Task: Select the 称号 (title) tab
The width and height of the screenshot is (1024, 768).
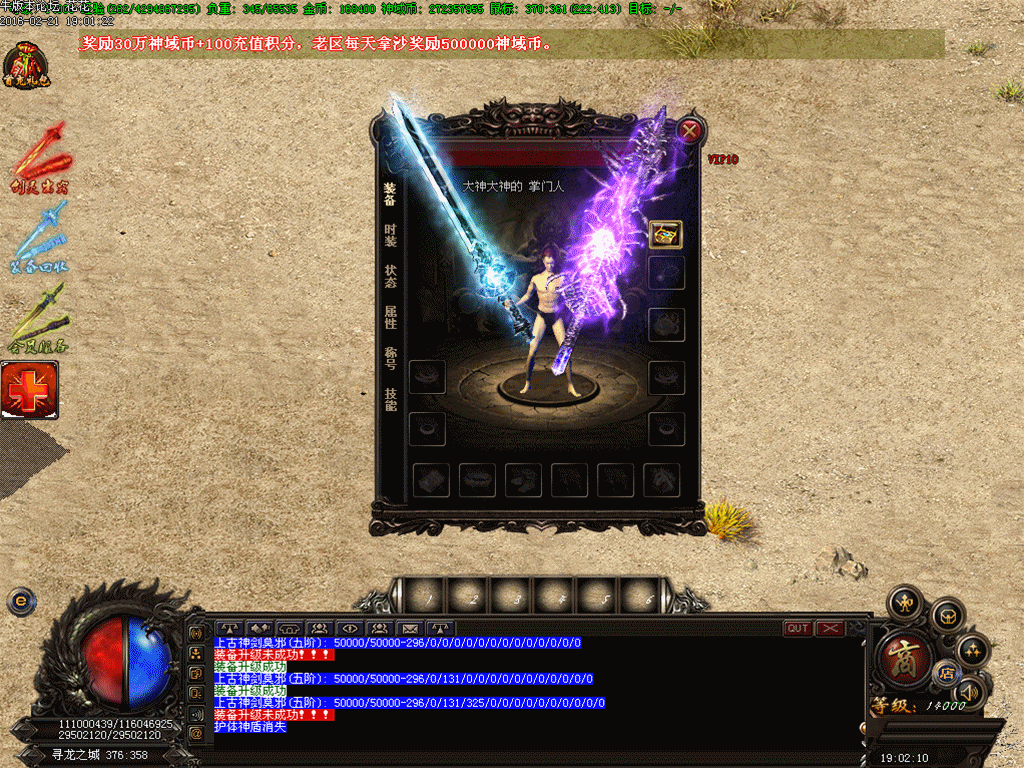Action: 390,358
